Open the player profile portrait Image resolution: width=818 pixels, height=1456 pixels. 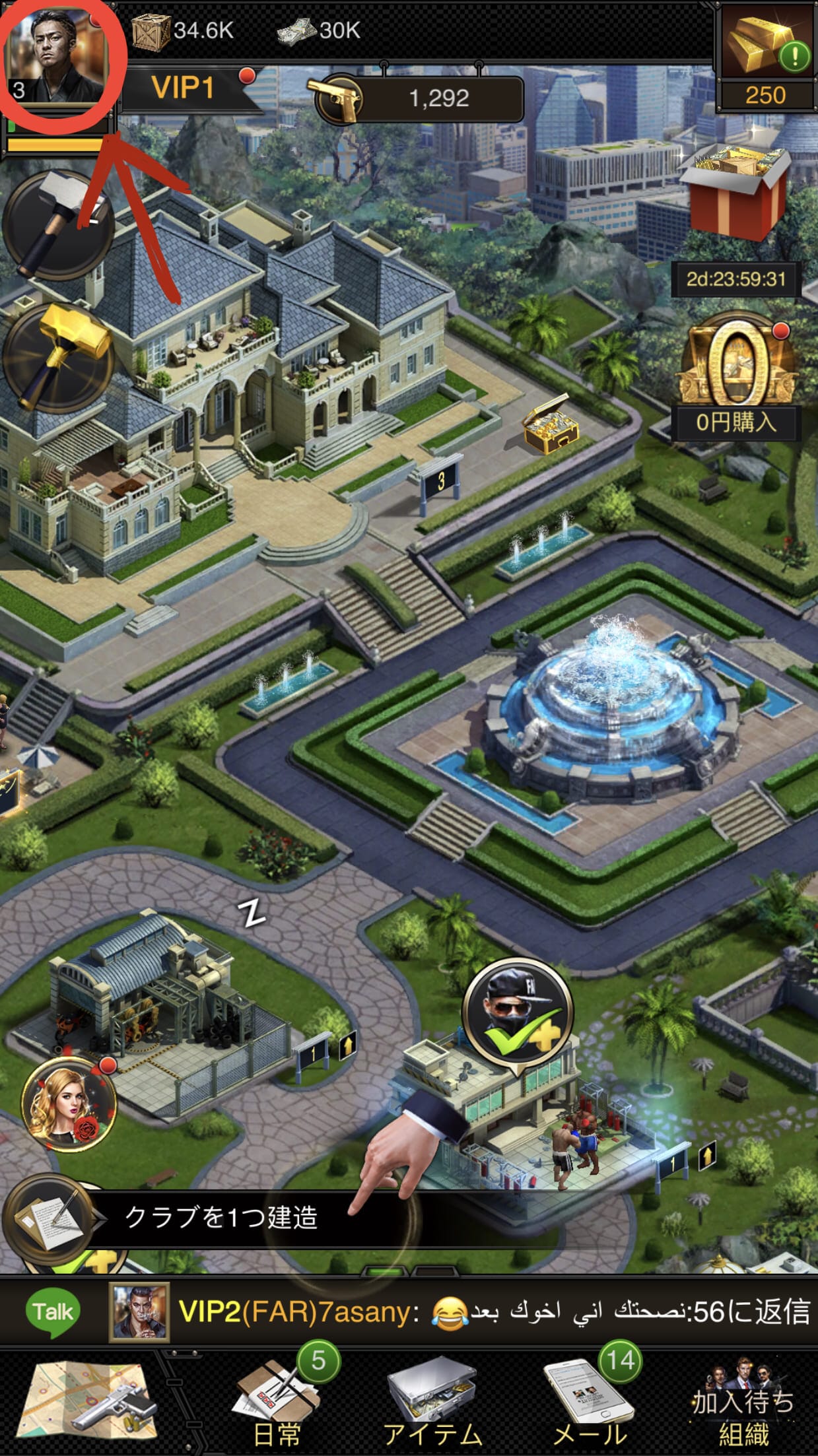pos(57,58)
